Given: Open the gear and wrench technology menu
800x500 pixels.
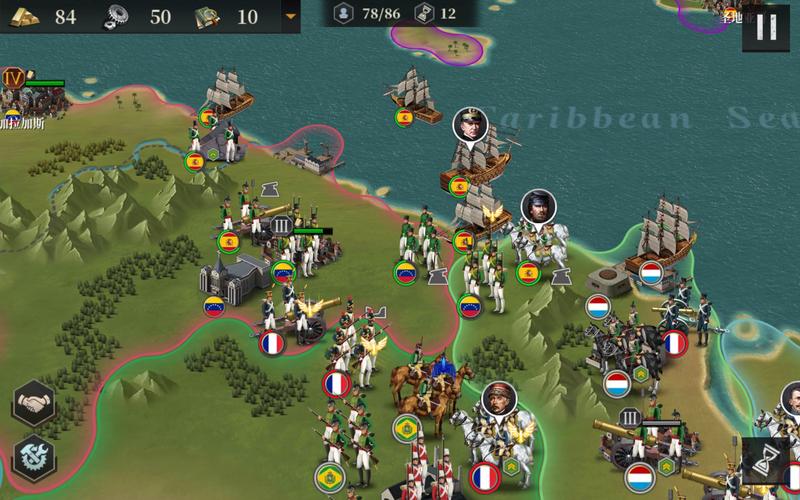Looking at the screenshot, I should 34,458.
